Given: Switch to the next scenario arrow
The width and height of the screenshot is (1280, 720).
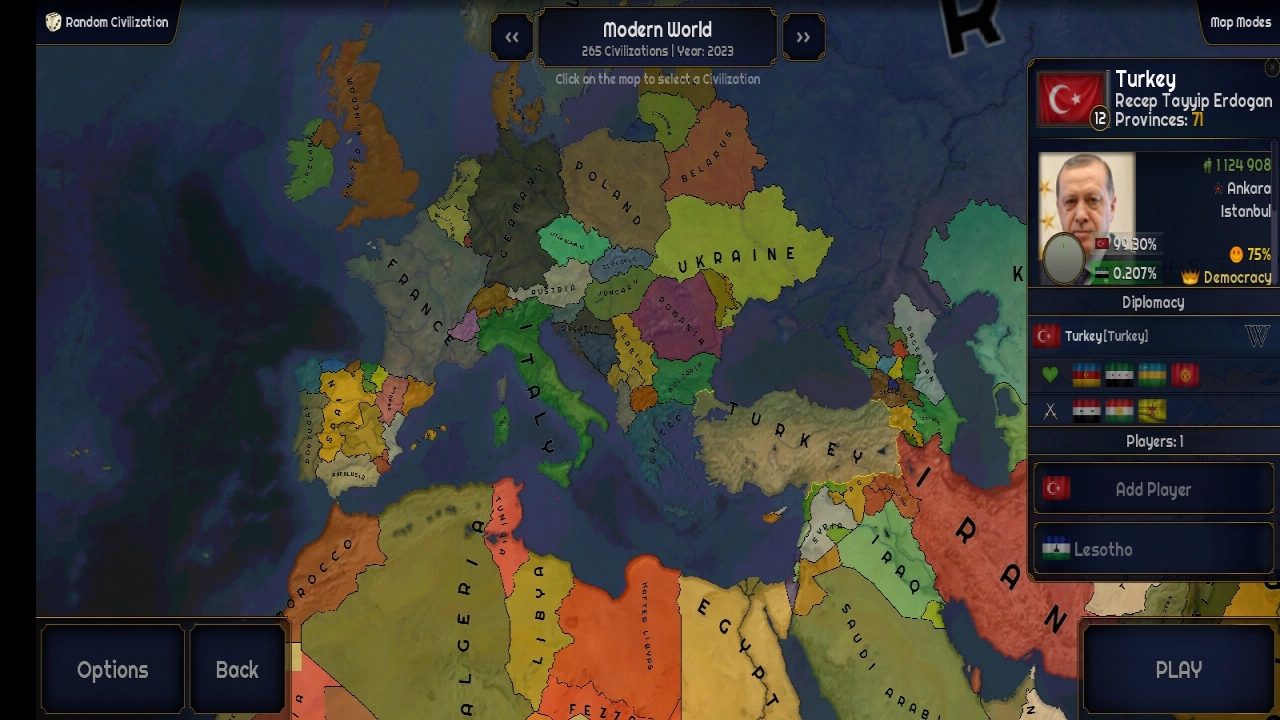Looking at the screenshot, I should pyautogui.click(x=803, y=38).
